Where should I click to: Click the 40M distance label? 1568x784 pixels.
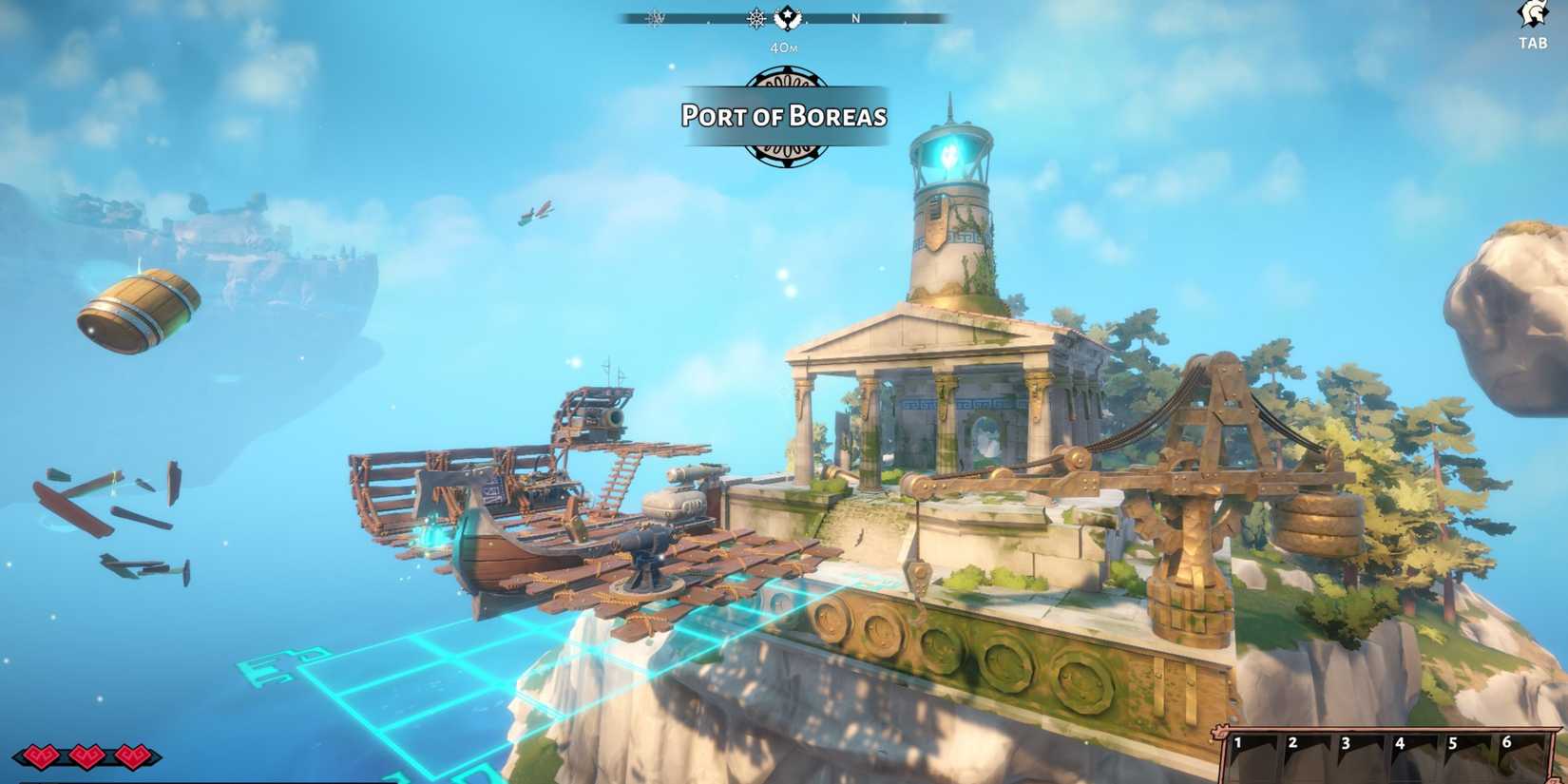click(x=783, y=45)
